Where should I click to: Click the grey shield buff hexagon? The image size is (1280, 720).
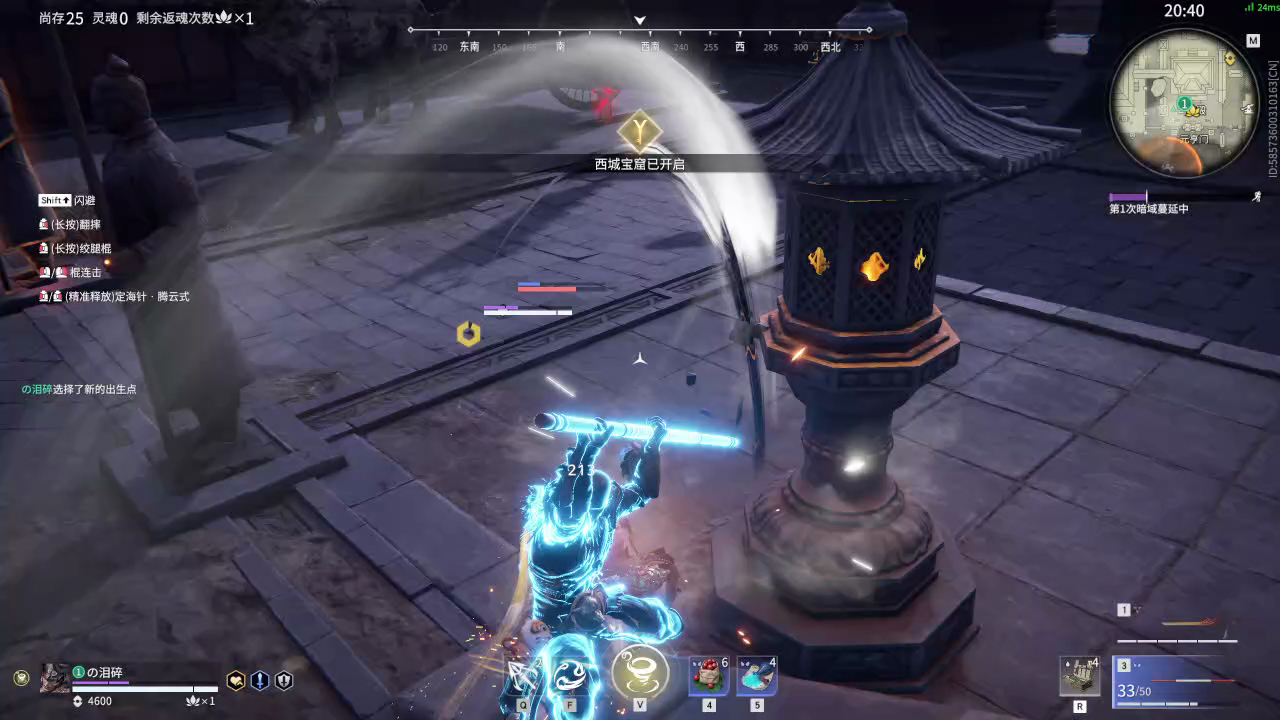point(284,680)
